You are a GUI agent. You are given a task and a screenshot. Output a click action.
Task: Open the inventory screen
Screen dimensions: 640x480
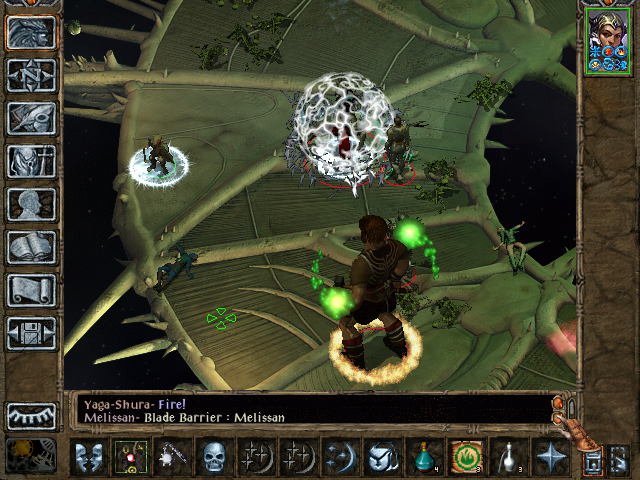[x=31, y=161]
